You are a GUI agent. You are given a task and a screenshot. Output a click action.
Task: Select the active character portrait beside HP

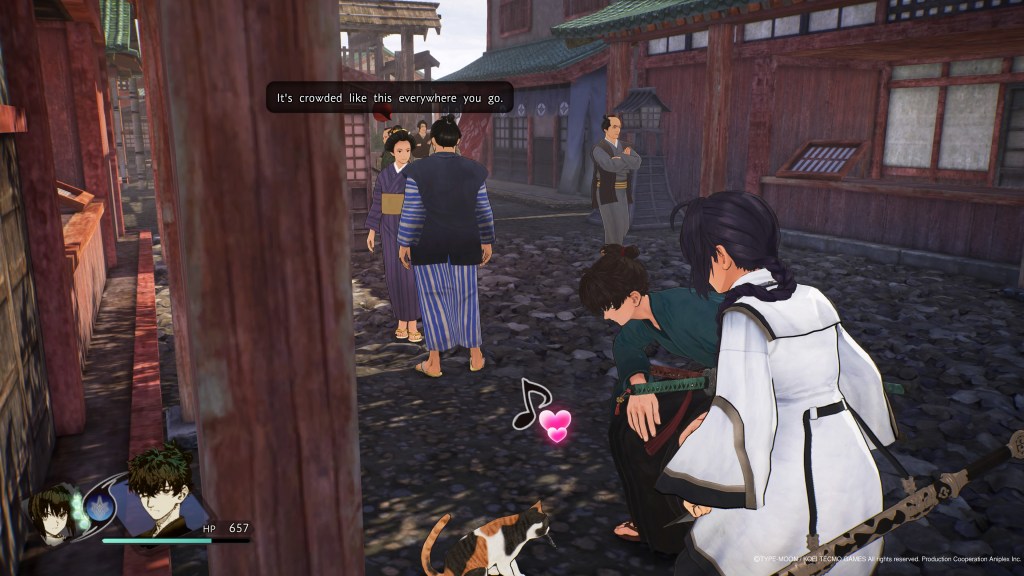160,492
